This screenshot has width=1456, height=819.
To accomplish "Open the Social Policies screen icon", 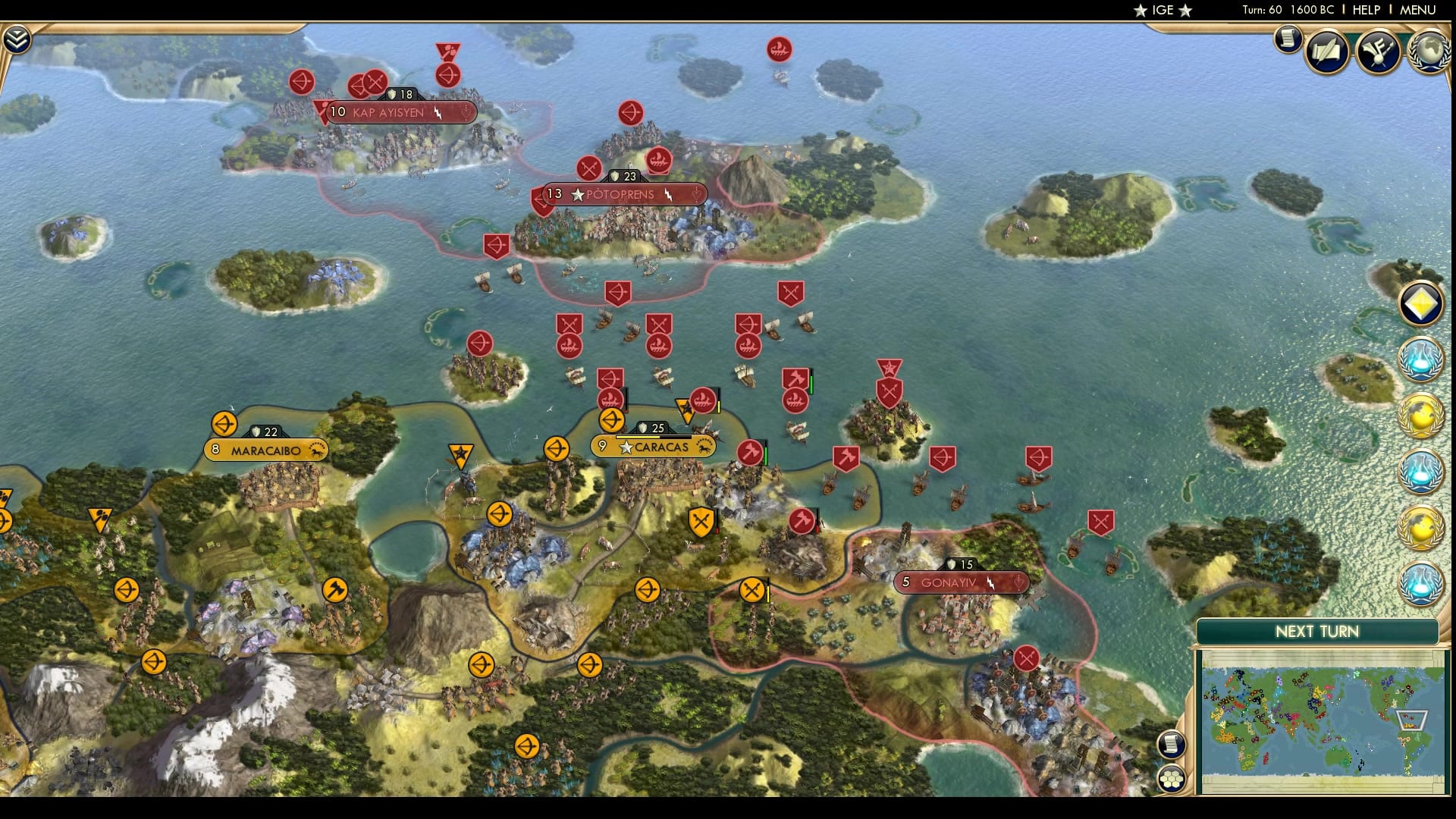I will pos(1326,51).
